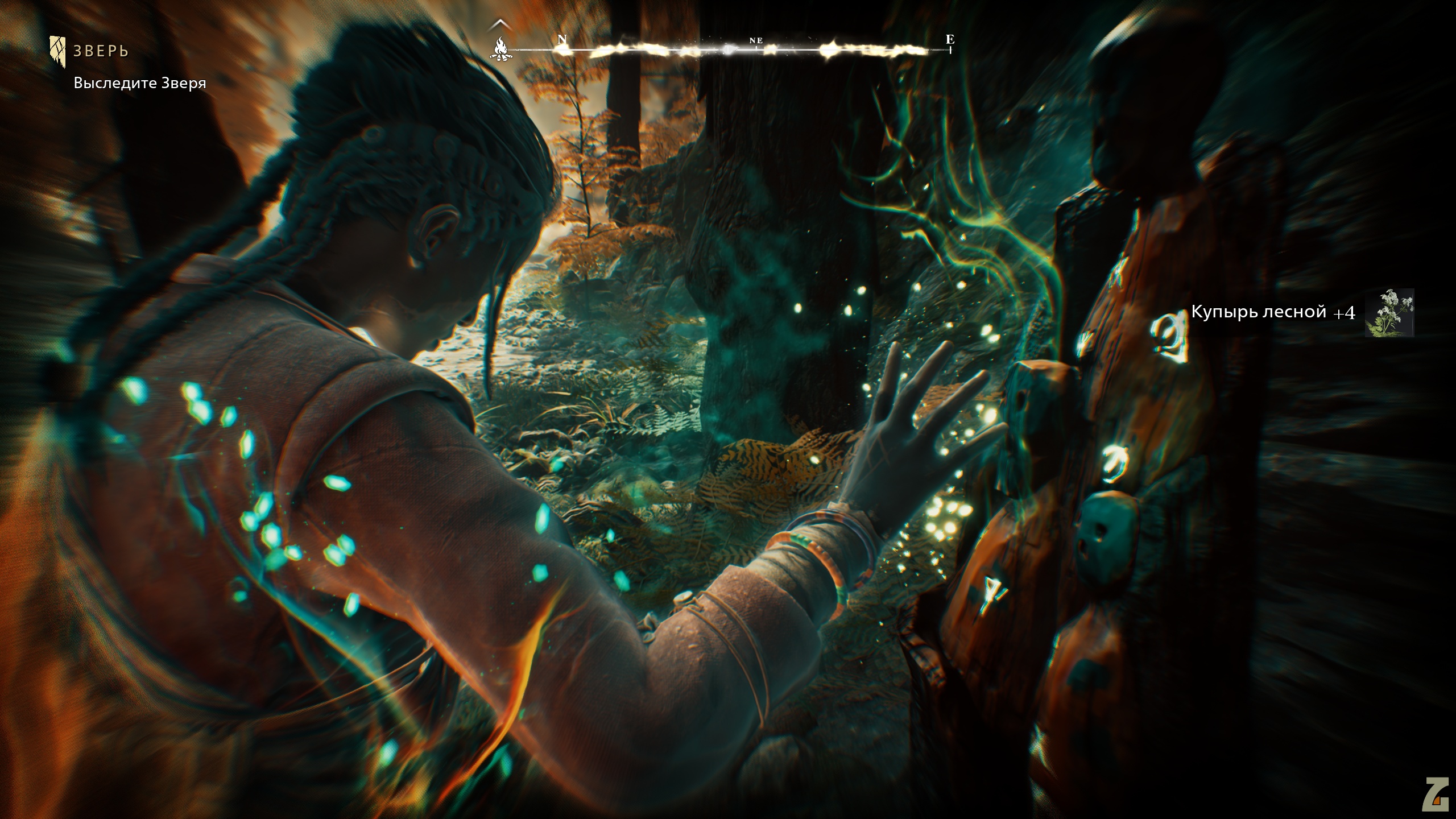This screenshot has height=819, width=1456.
Task: Click the Купырь лесной item thumbnail
Action: click(x=1389, y=313)
